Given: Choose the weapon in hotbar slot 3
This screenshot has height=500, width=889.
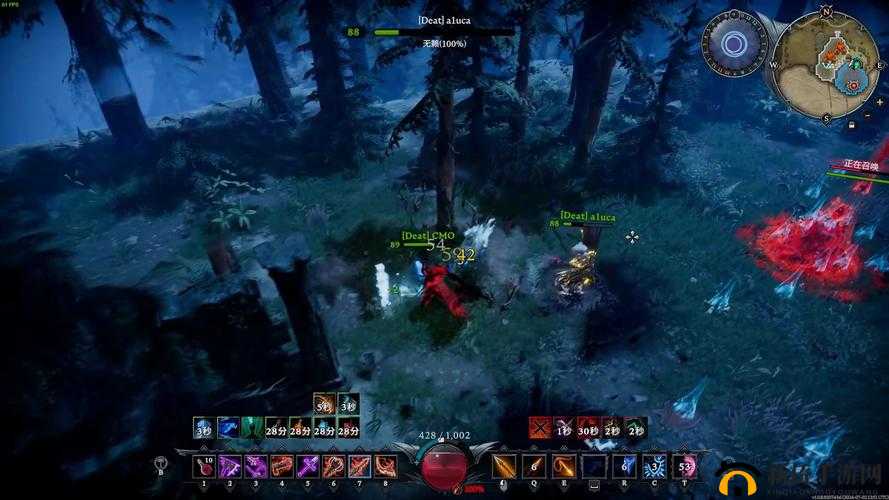Looking at the screenshot, I should click(256, 466).
